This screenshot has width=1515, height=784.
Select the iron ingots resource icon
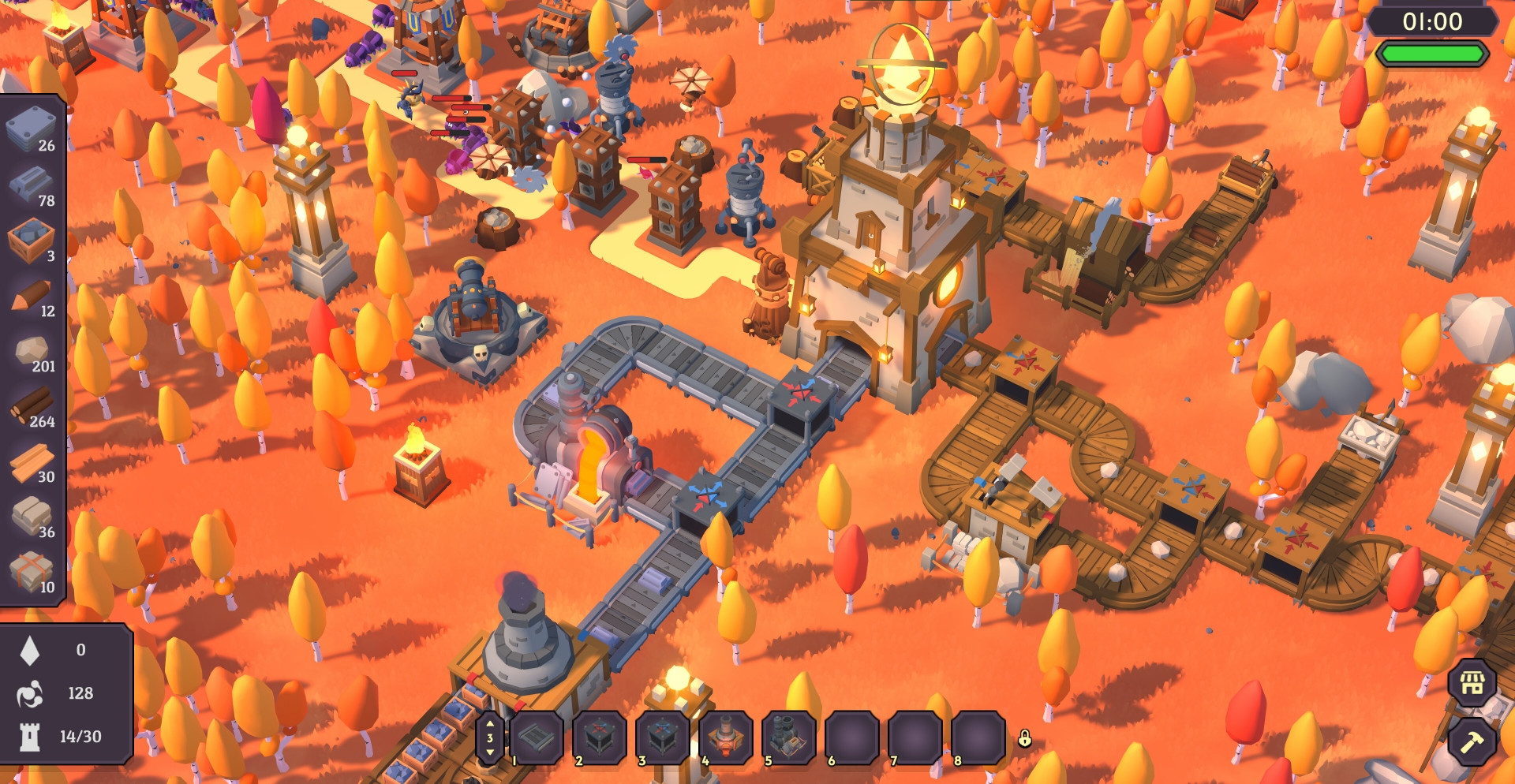[x=30, y=184]
